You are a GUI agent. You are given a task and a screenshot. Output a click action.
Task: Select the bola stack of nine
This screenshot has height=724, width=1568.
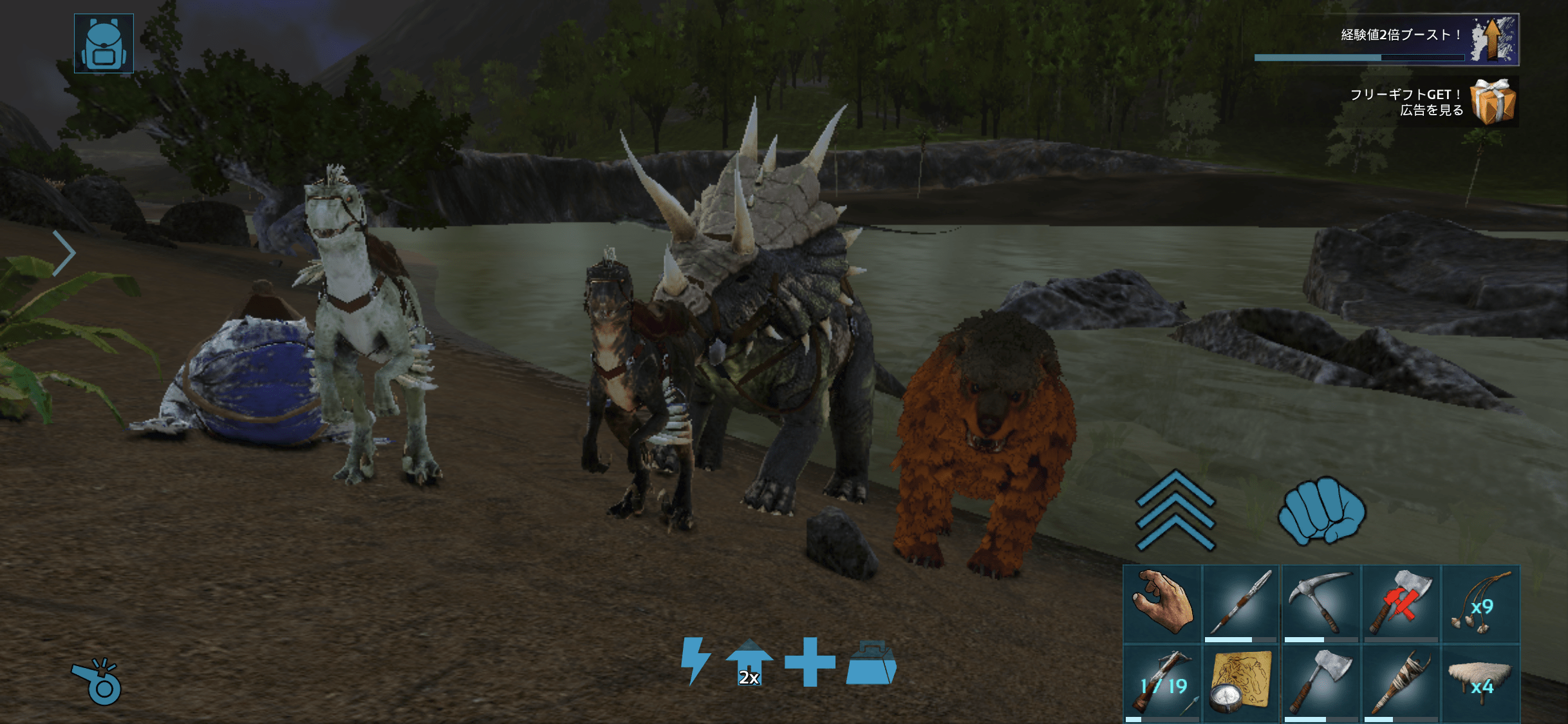coord(1480,603)
